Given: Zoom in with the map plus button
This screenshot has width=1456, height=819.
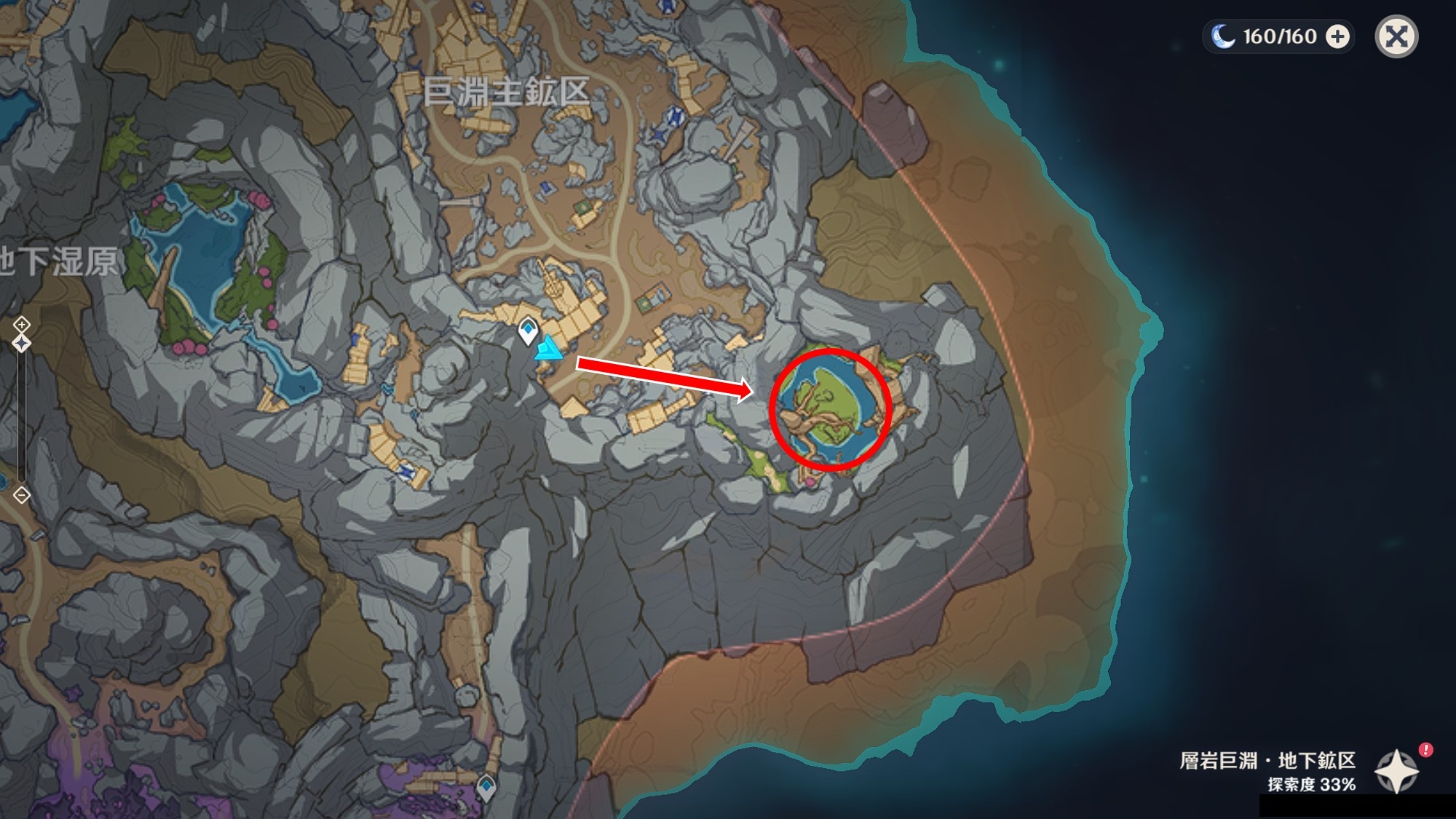Looking at the screenshot, I should tap(22, 324).
